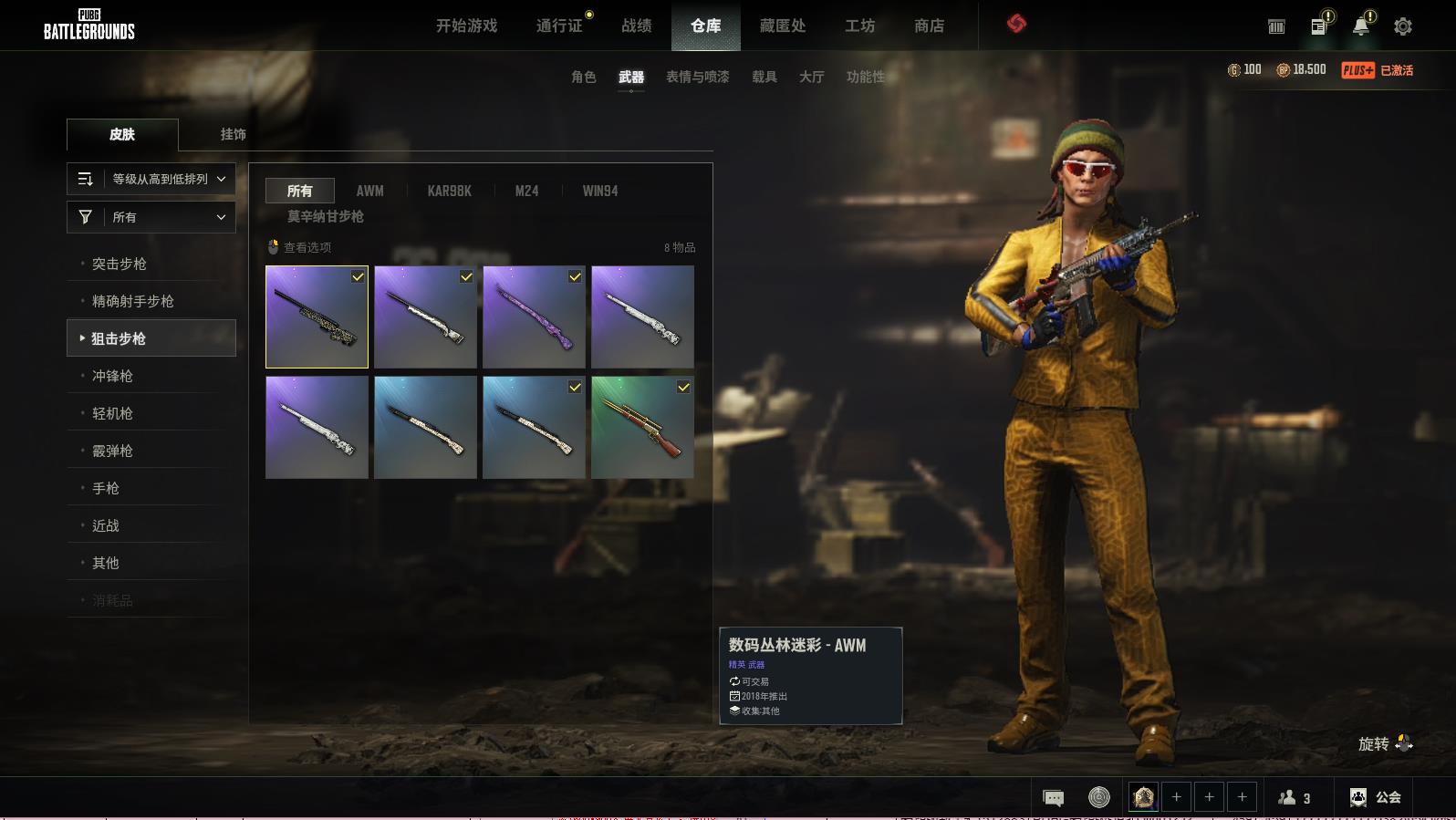Open the 所有 filter dropdown
Viewport: 1456px width, 820px height.
pos(151,217)
